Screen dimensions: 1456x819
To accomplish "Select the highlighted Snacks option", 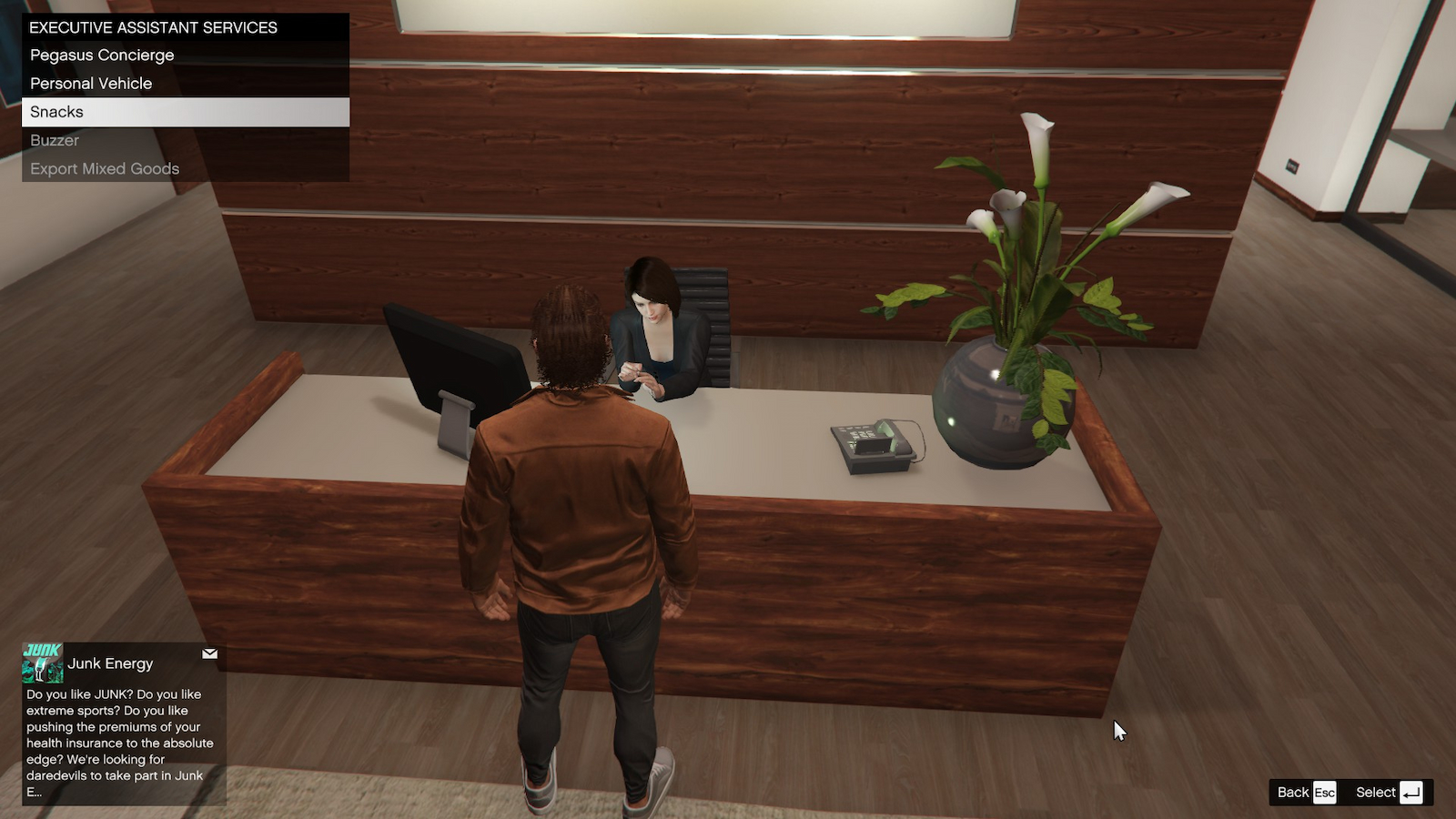I will (x=56, y=111).
